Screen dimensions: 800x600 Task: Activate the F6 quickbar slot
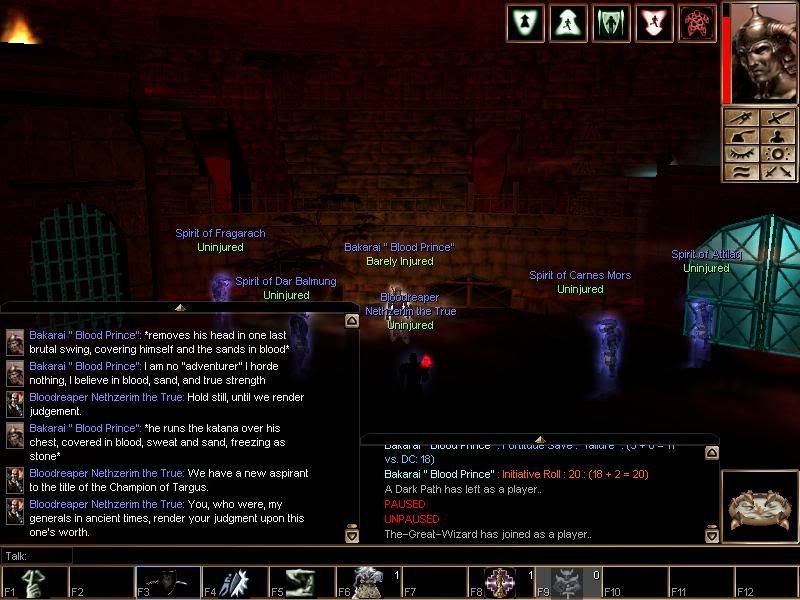[x=367, y=582]
